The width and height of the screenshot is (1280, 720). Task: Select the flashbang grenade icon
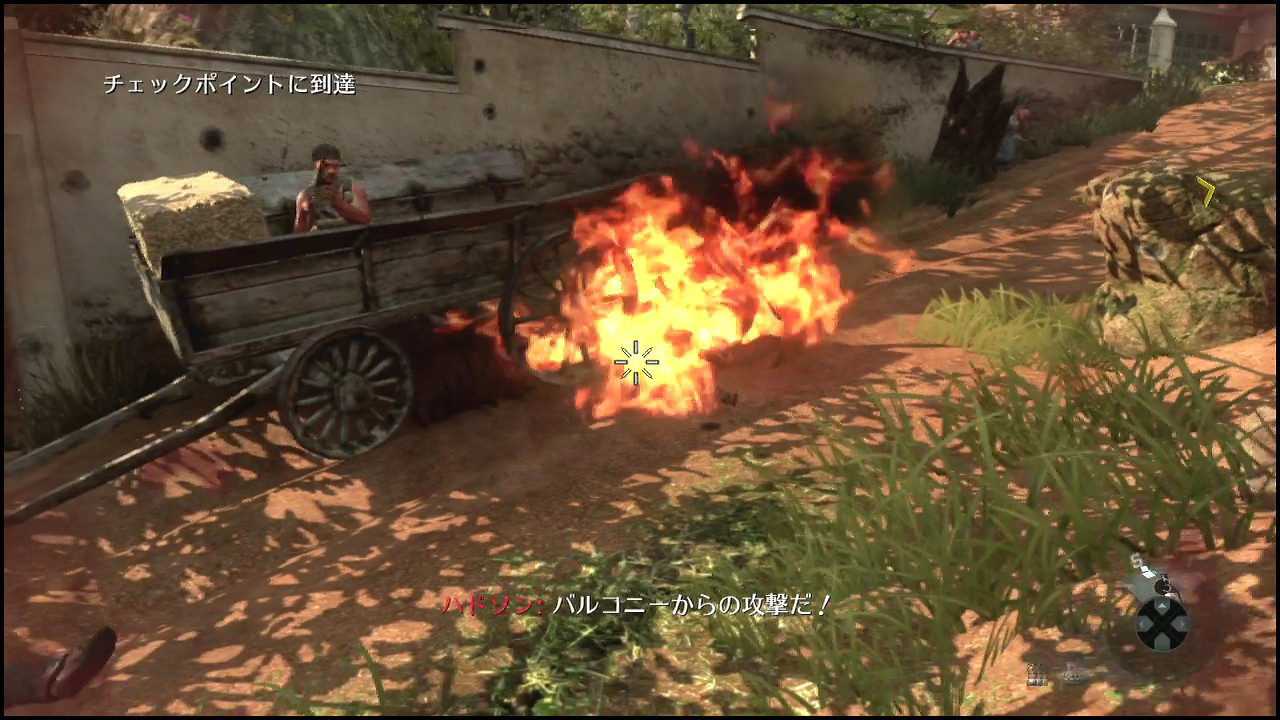coord(1073,673)
